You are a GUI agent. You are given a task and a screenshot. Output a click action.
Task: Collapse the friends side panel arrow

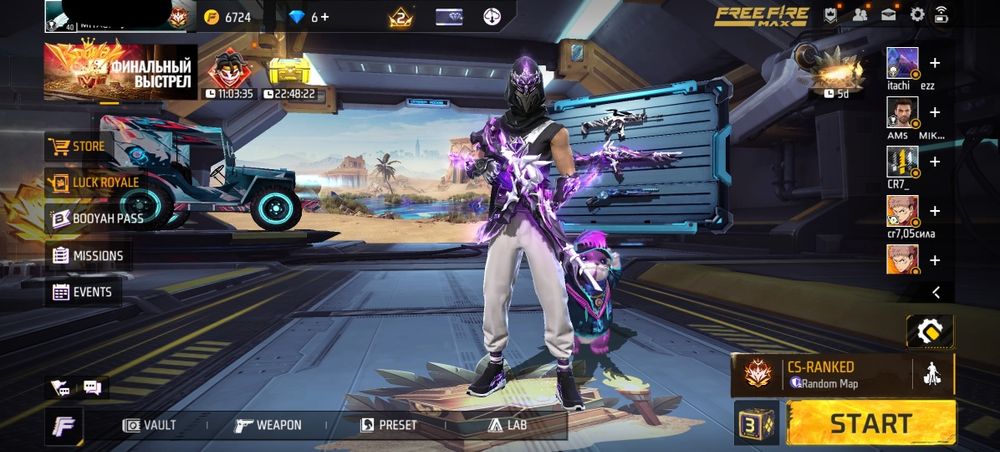[936, 292]
